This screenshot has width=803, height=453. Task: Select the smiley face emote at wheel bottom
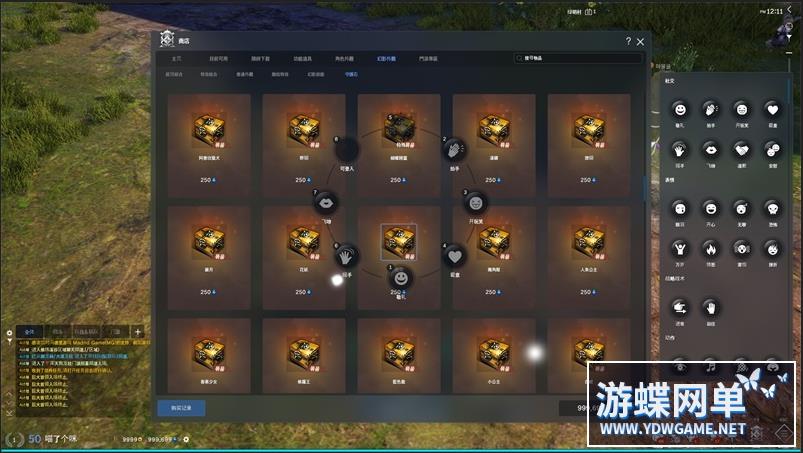point(400,276)
